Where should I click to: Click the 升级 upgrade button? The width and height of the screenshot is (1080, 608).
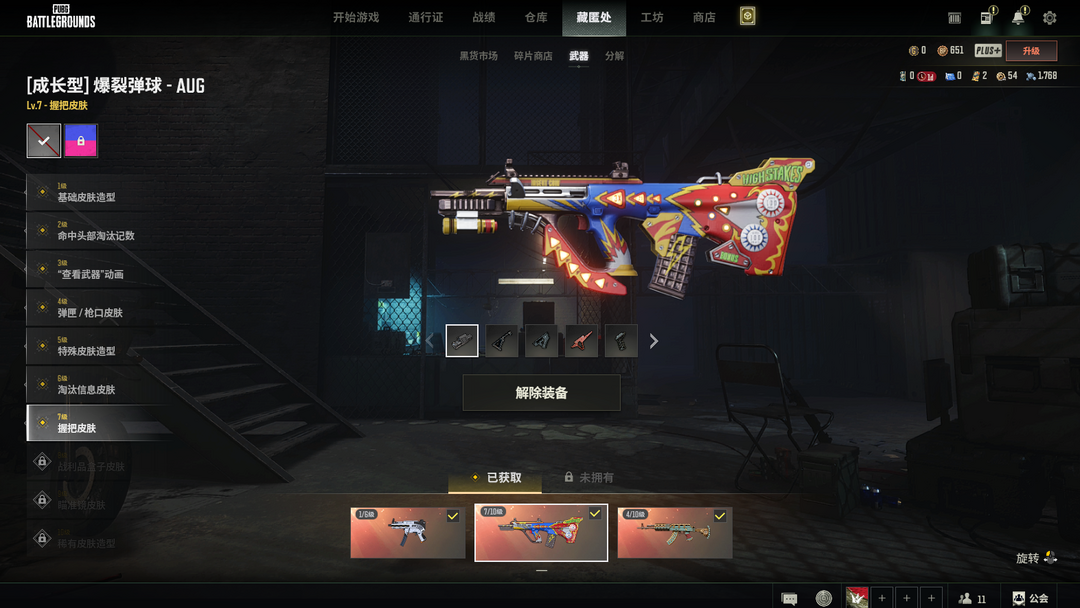[x=1031, y=51]
